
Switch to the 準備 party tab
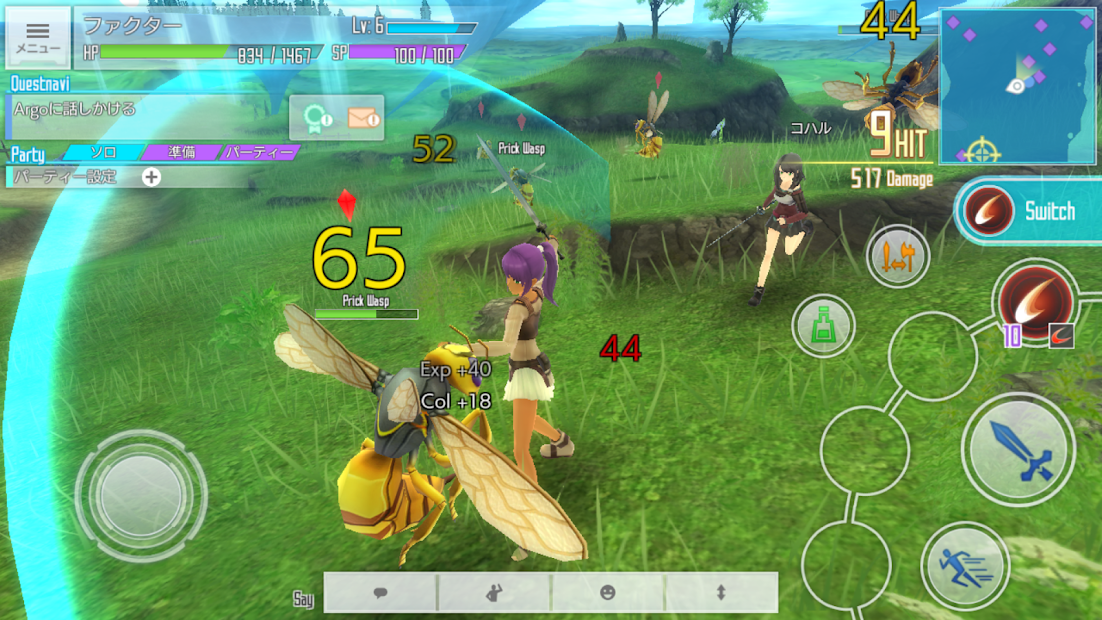(x=180, y=153)
